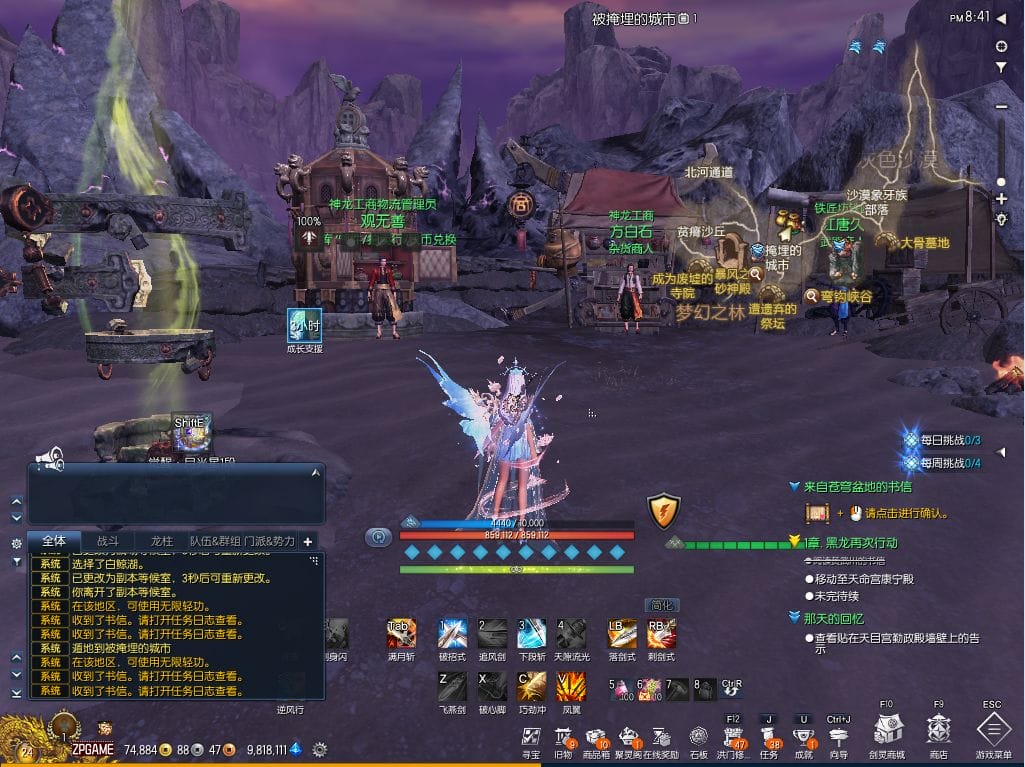Trigger the 凤翼 flame skill

coord(571,686)
